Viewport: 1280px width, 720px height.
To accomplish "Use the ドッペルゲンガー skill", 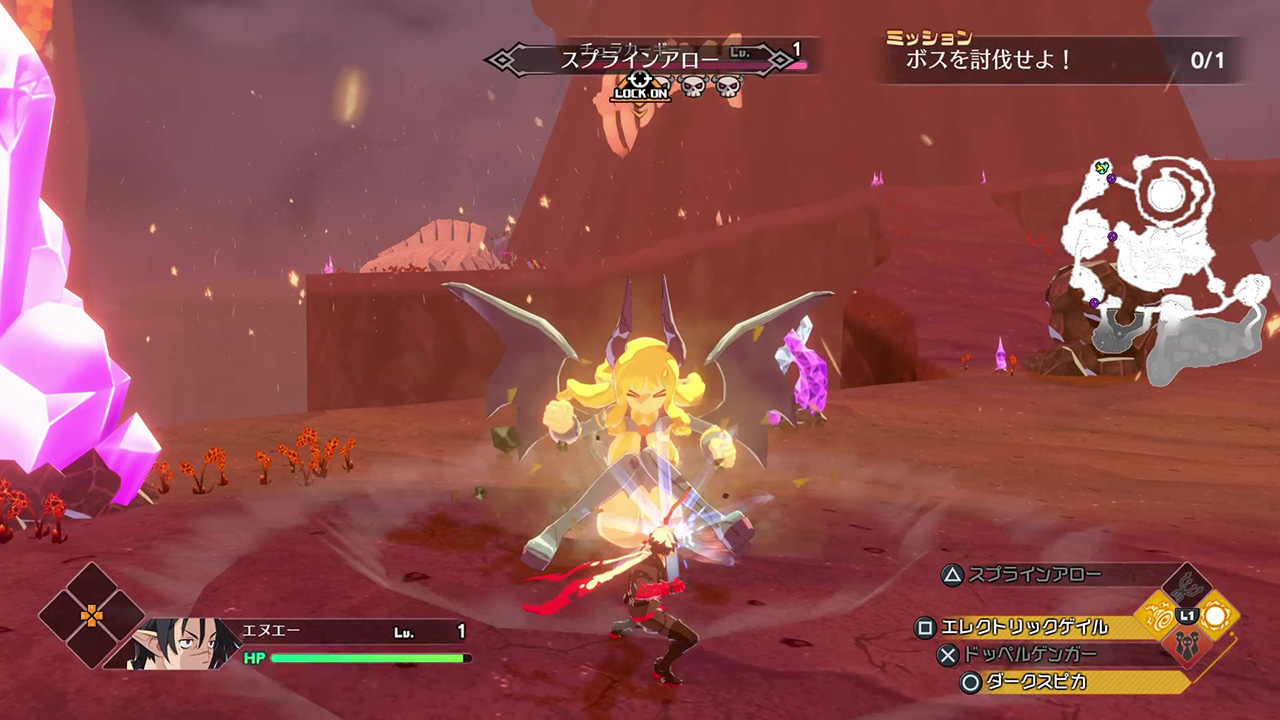I will point(1029,655).
